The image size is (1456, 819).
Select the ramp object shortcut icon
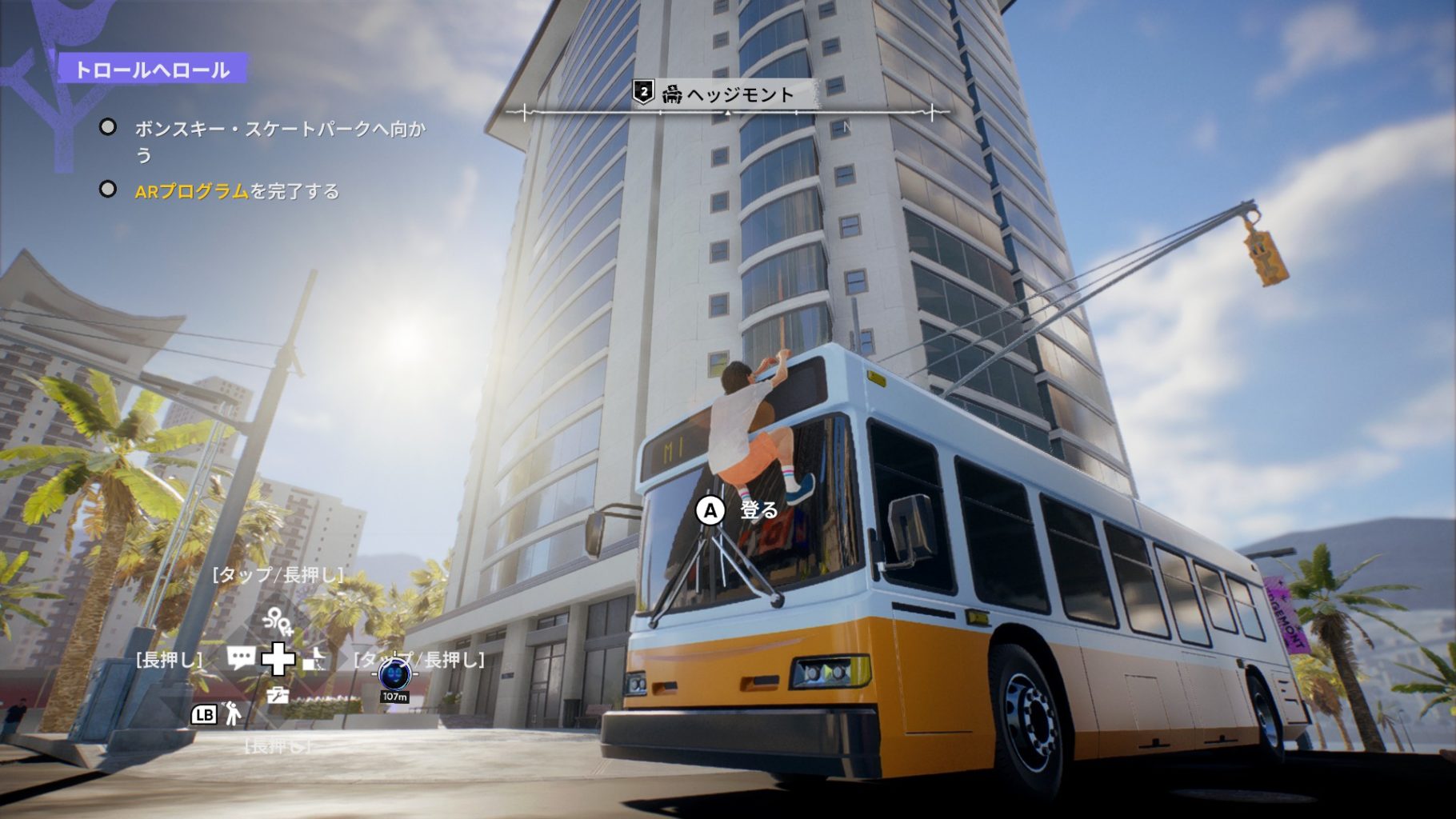pos(315,659)
